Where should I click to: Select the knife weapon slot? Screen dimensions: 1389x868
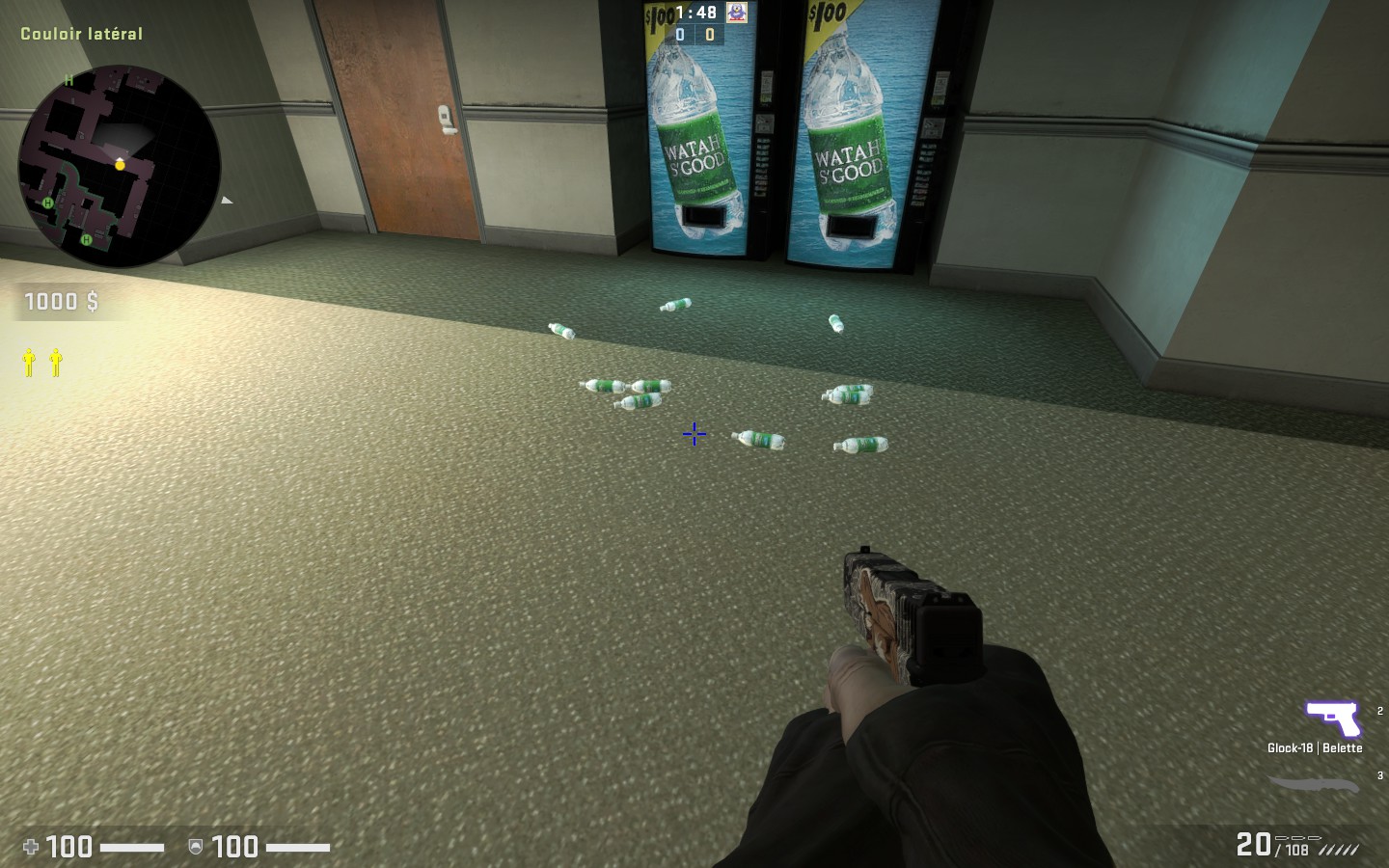pos(1314,784)
